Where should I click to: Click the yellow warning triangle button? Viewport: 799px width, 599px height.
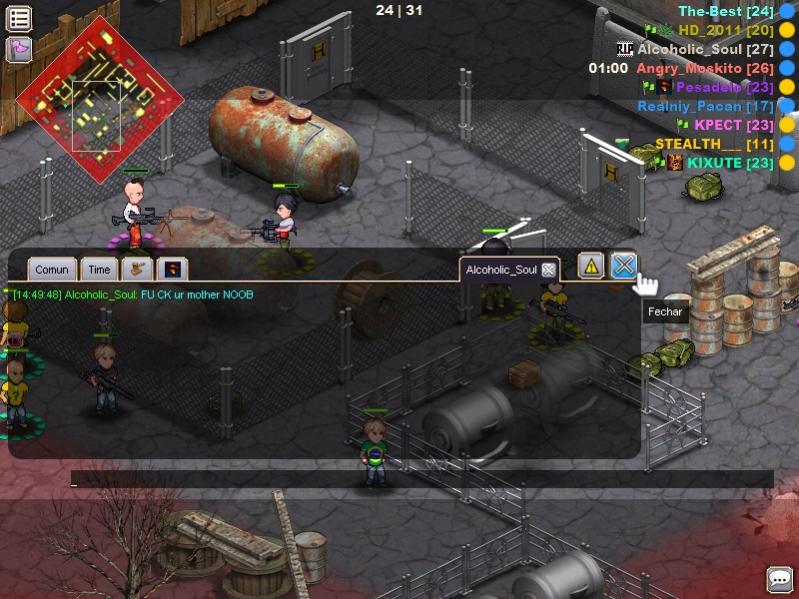click(x=591, y=266)
